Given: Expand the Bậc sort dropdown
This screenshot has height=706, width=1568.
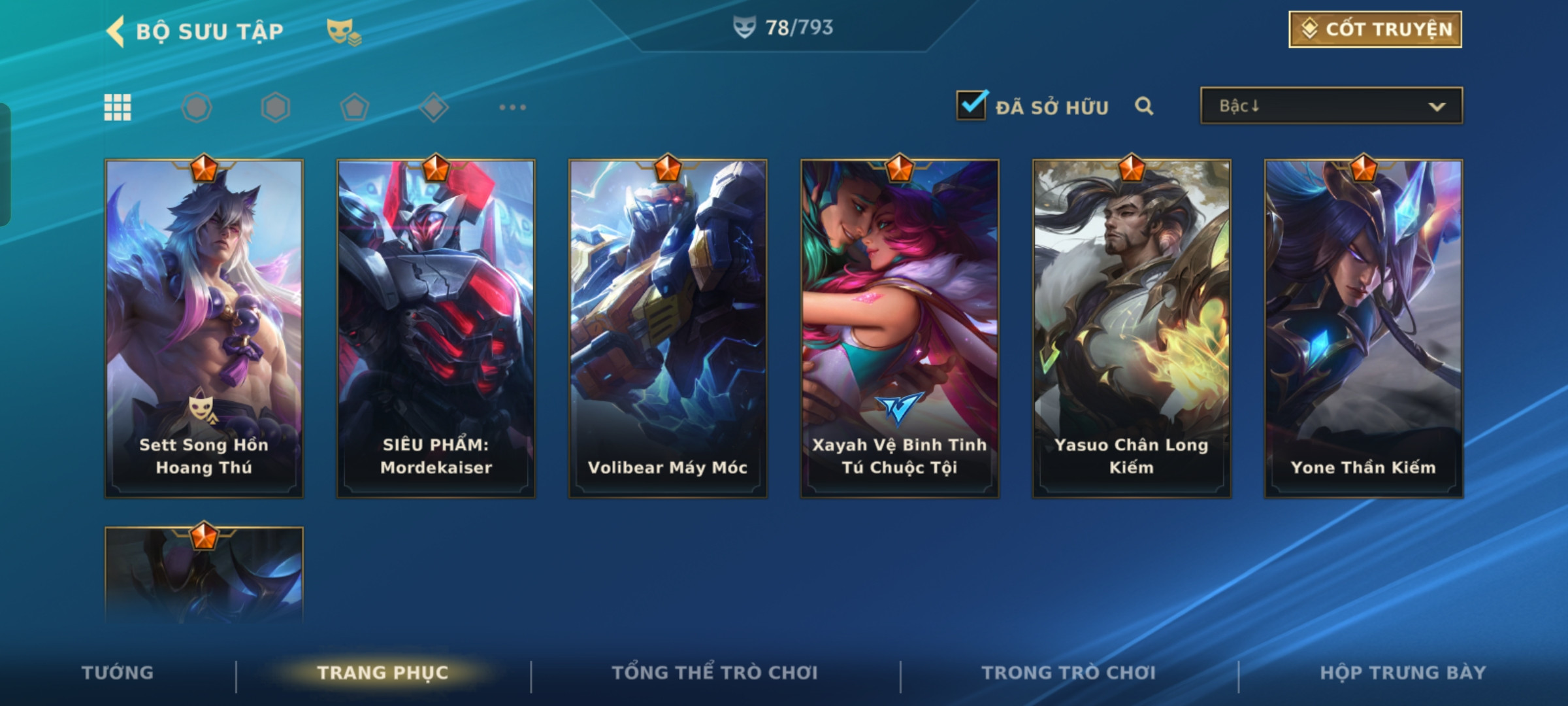Looking at the screenshot, I should click(1331, 106).
